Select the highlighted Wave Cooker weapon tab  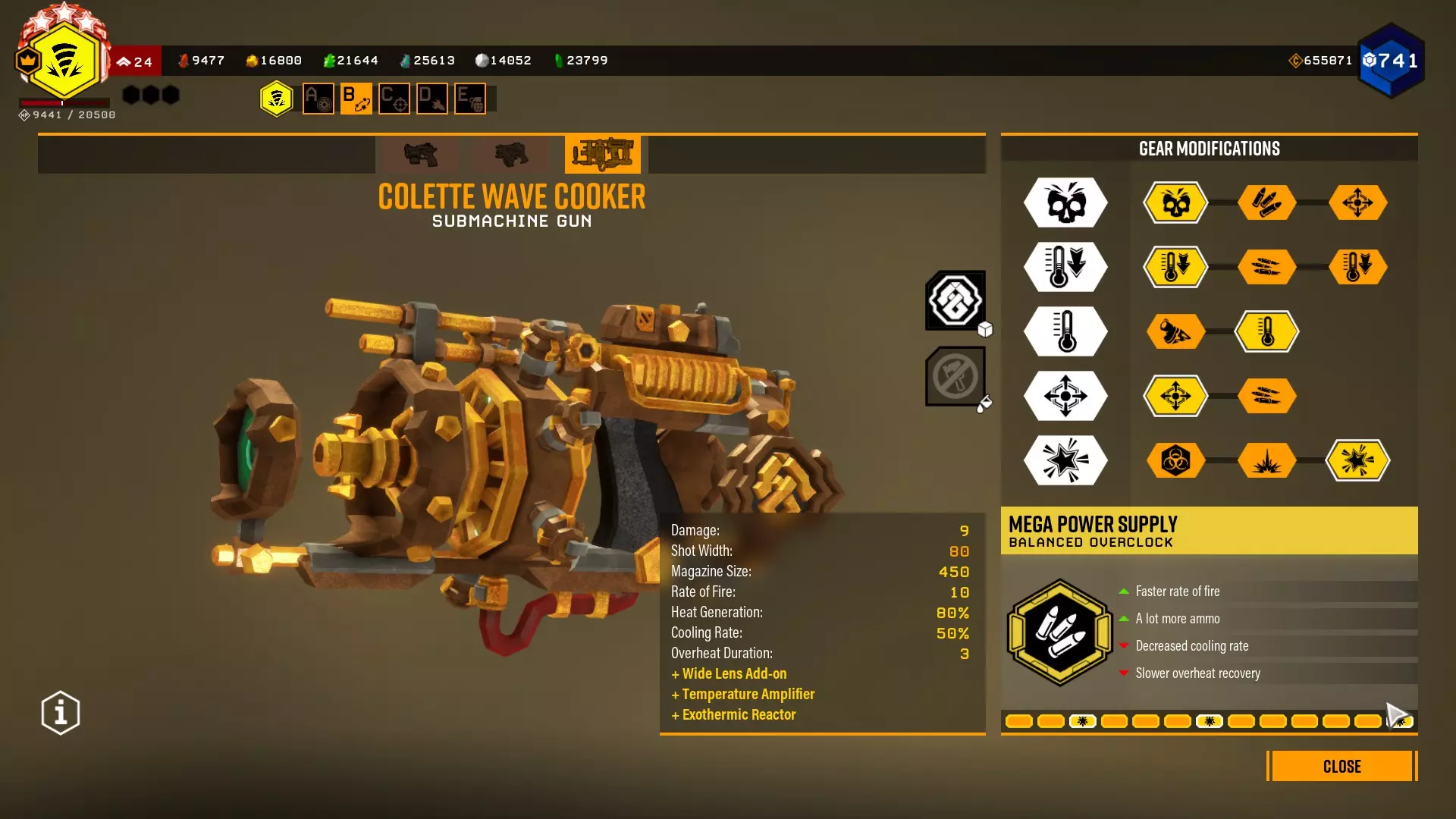[603, 154]
